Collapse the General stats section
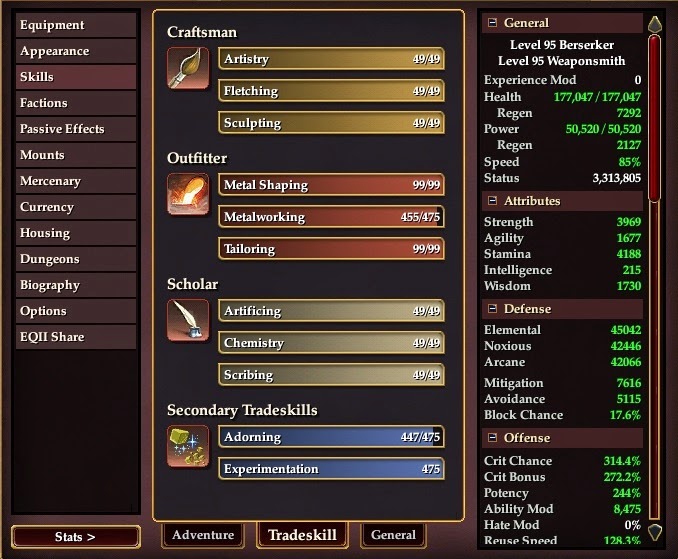The height and width of the screenshot is (559, 678). [x=491, y=23]
